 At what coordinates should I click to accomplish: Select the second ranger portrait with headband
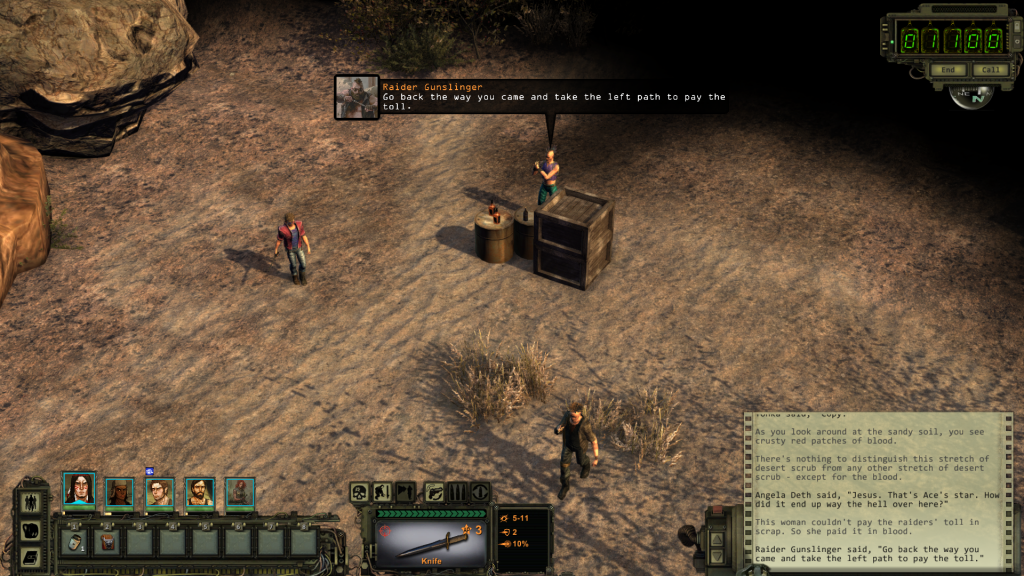(x=120, y=491)
